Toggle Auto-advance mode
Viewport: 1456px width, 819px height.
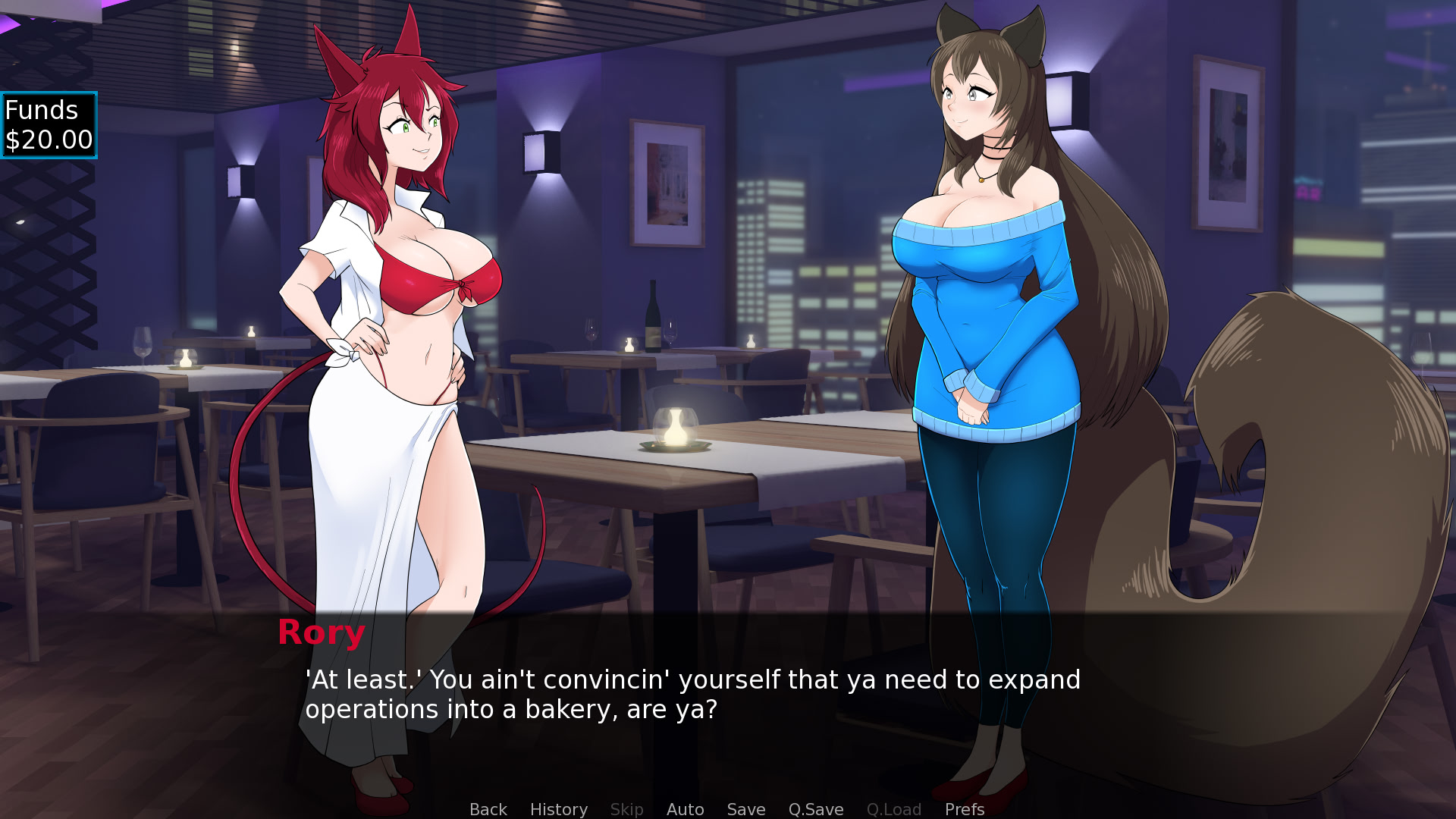(x=685, y=809)
